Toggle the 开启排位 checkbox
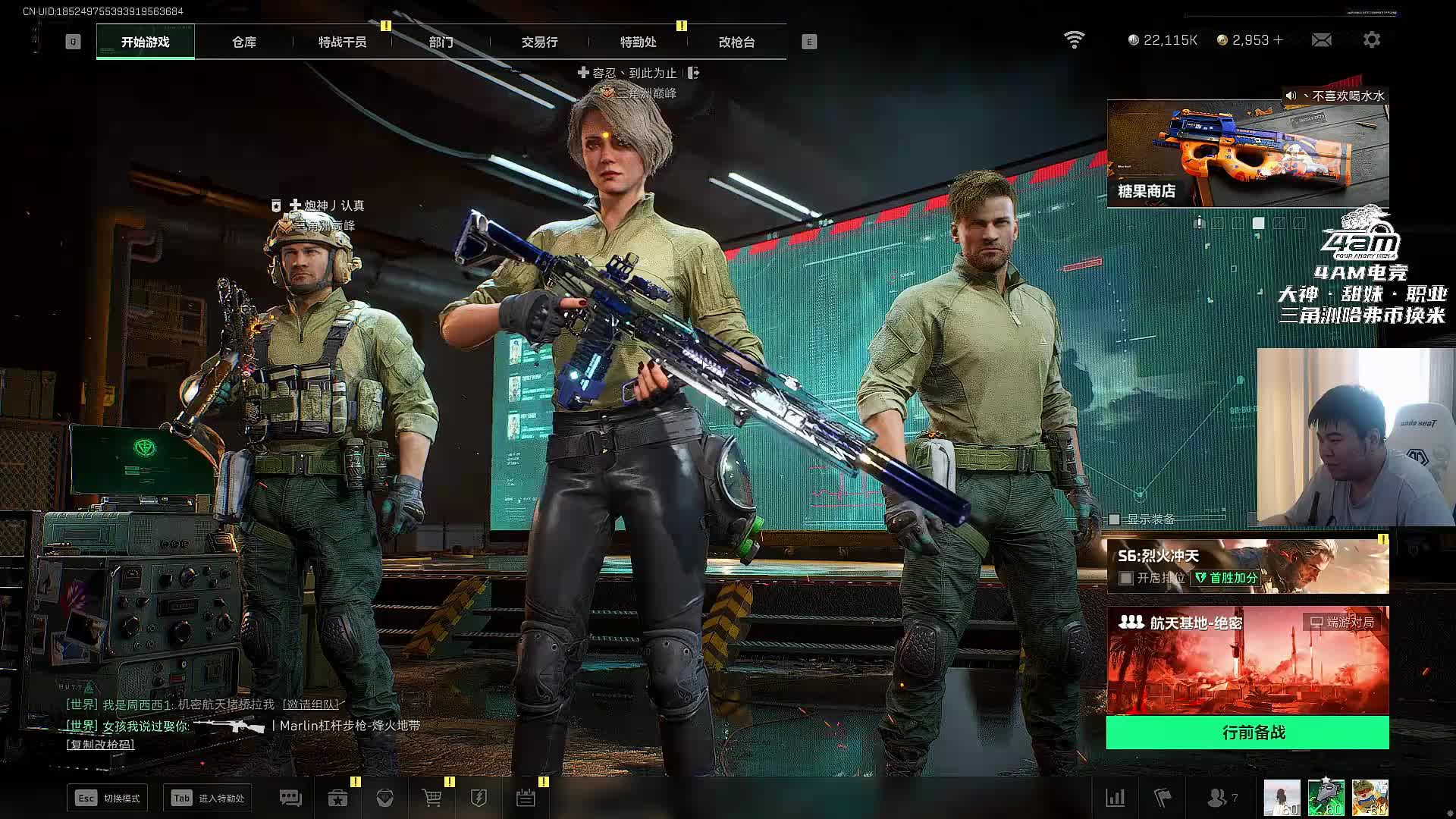 [x=1126, y=579]
